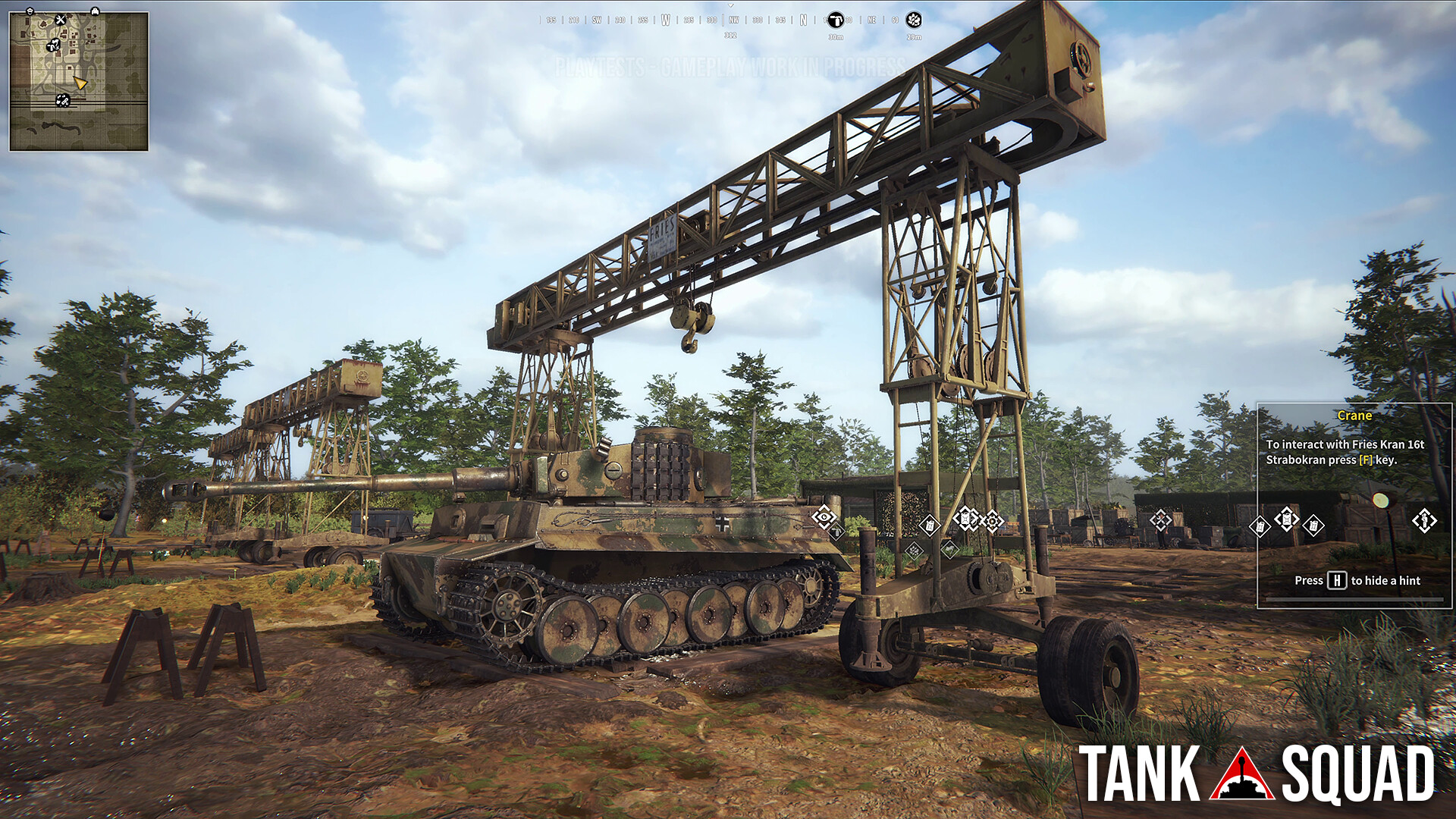Select the wrench-and-hammer toolbox marker near the shed
This screenshot has height=819, width=1456.
coord(1159,521)
